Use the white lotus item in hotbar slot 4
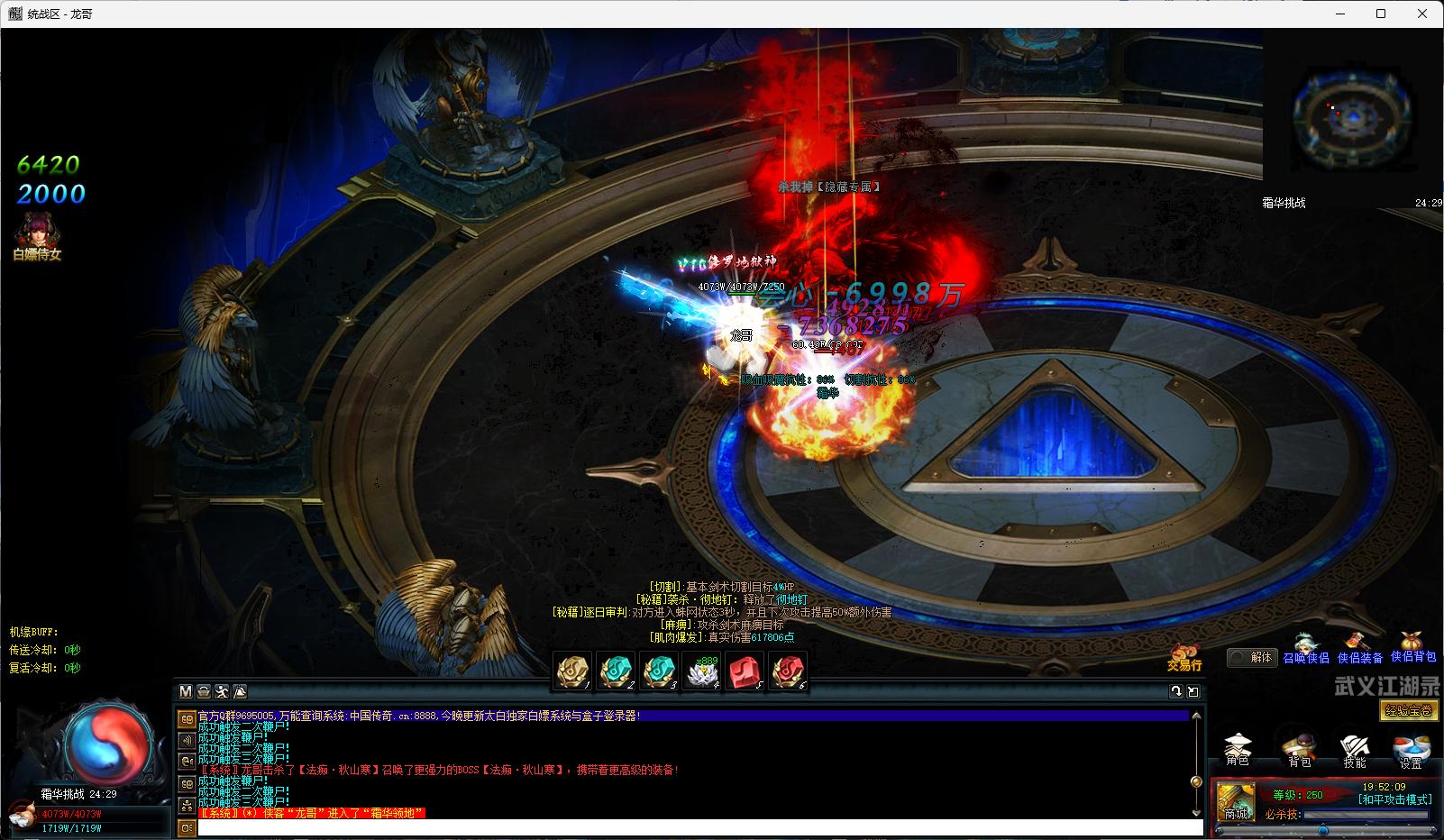 [x=702, y=671]
